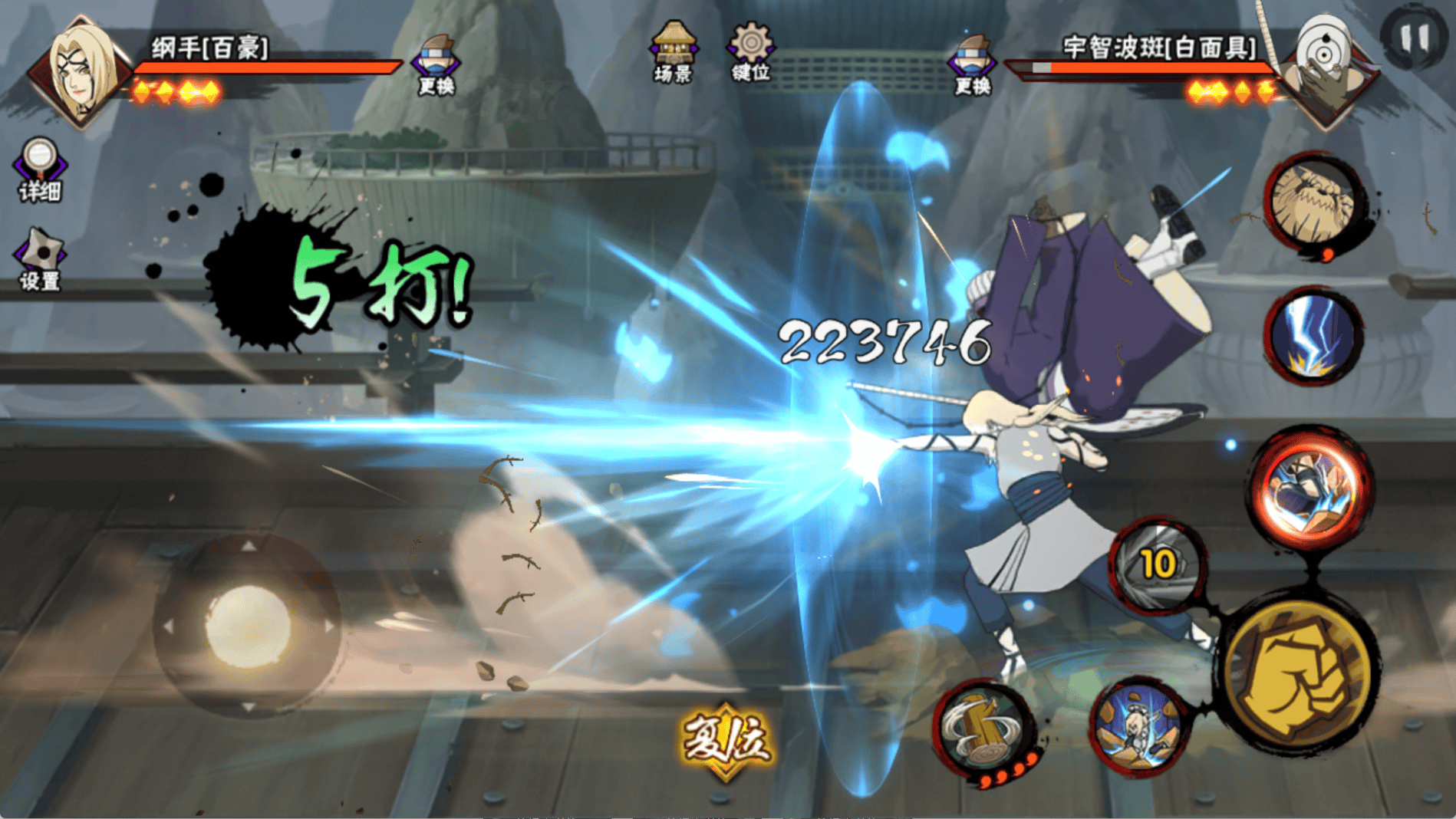
Task: Tap the virtual joystick center knob
Action: tap(247, 625)
